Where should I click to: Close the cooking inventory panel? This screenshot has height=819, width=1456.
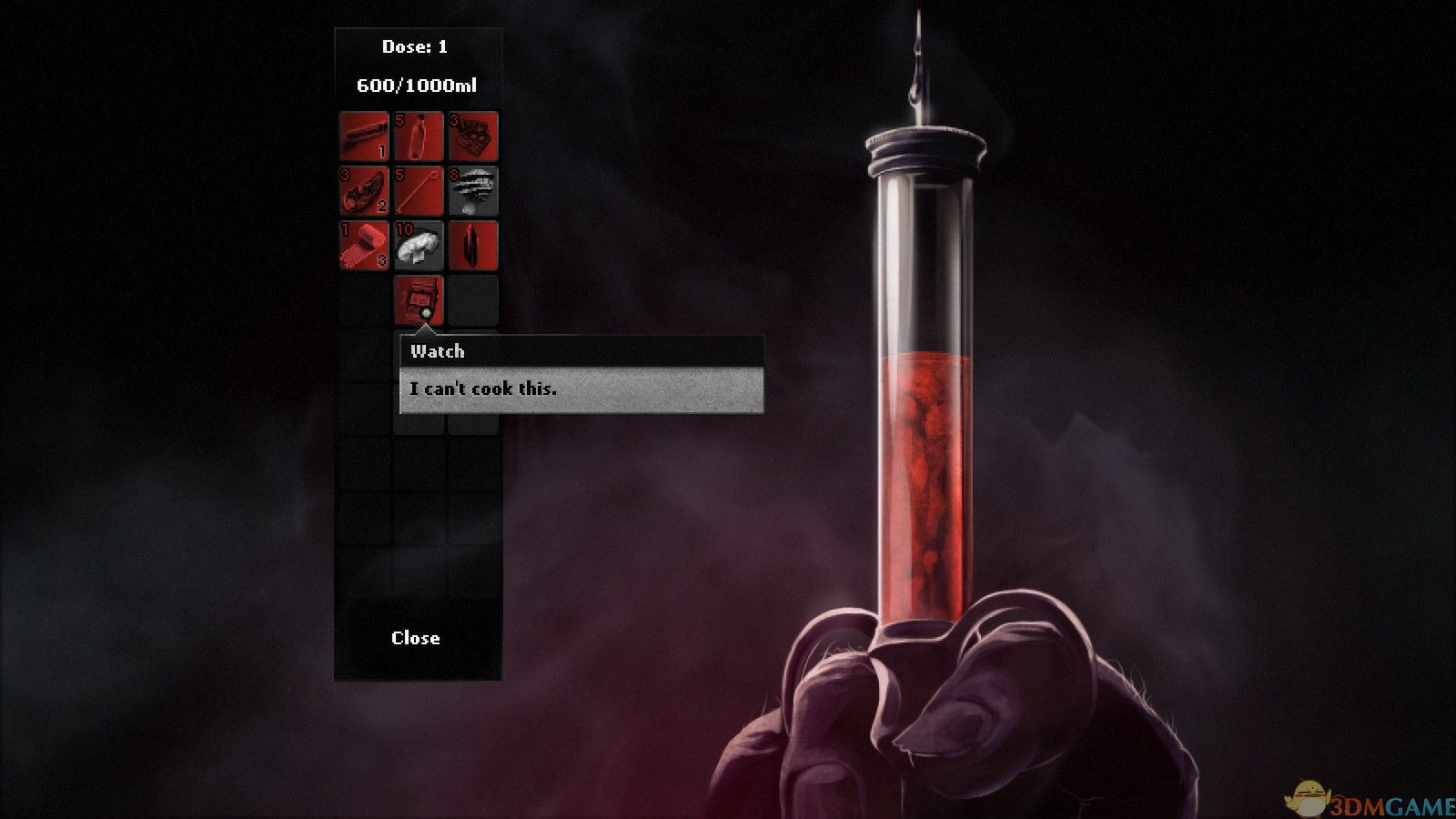[416, 638]
